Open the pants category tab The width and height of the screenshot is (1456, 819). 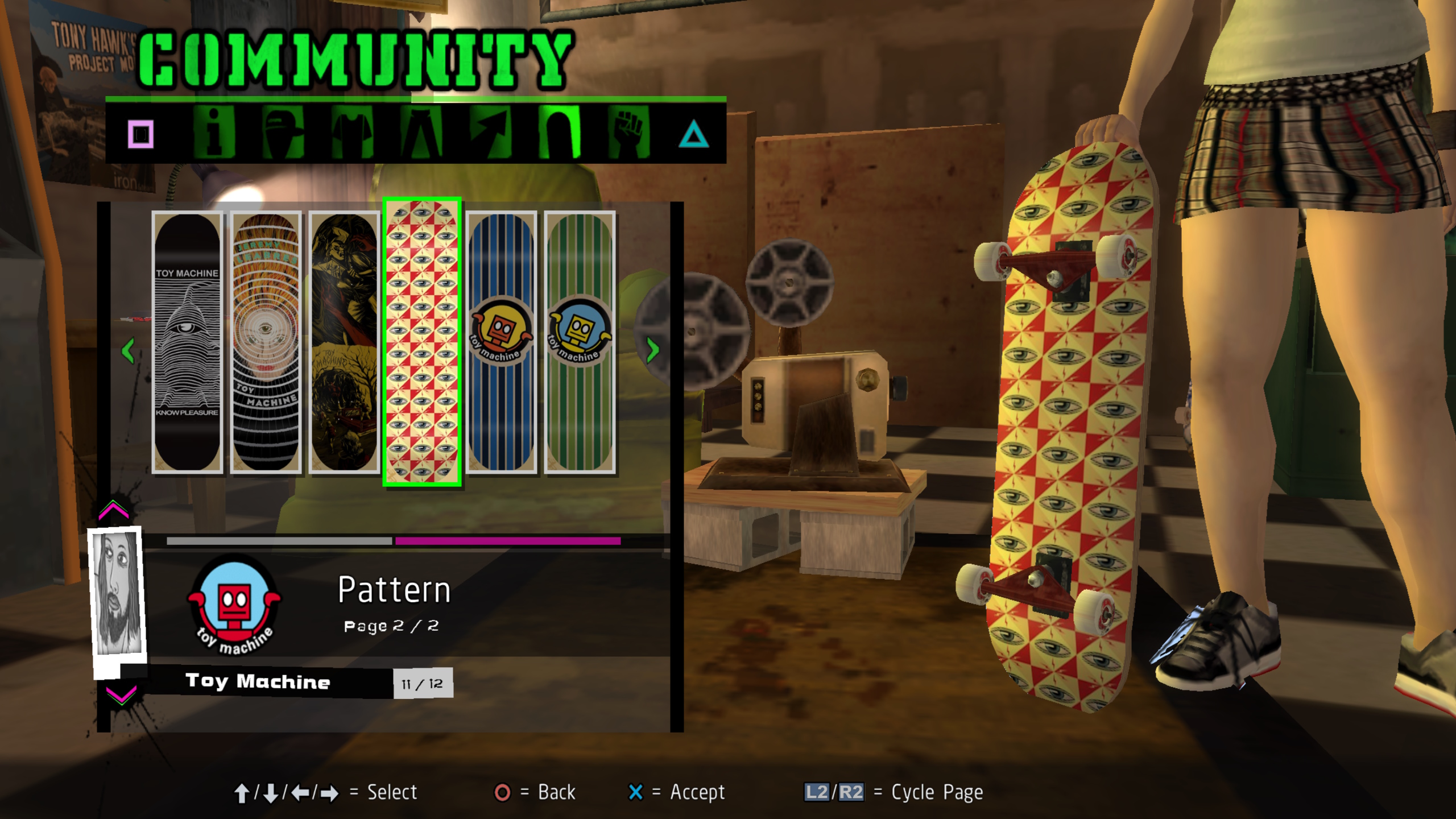click(x=421, y=133)
